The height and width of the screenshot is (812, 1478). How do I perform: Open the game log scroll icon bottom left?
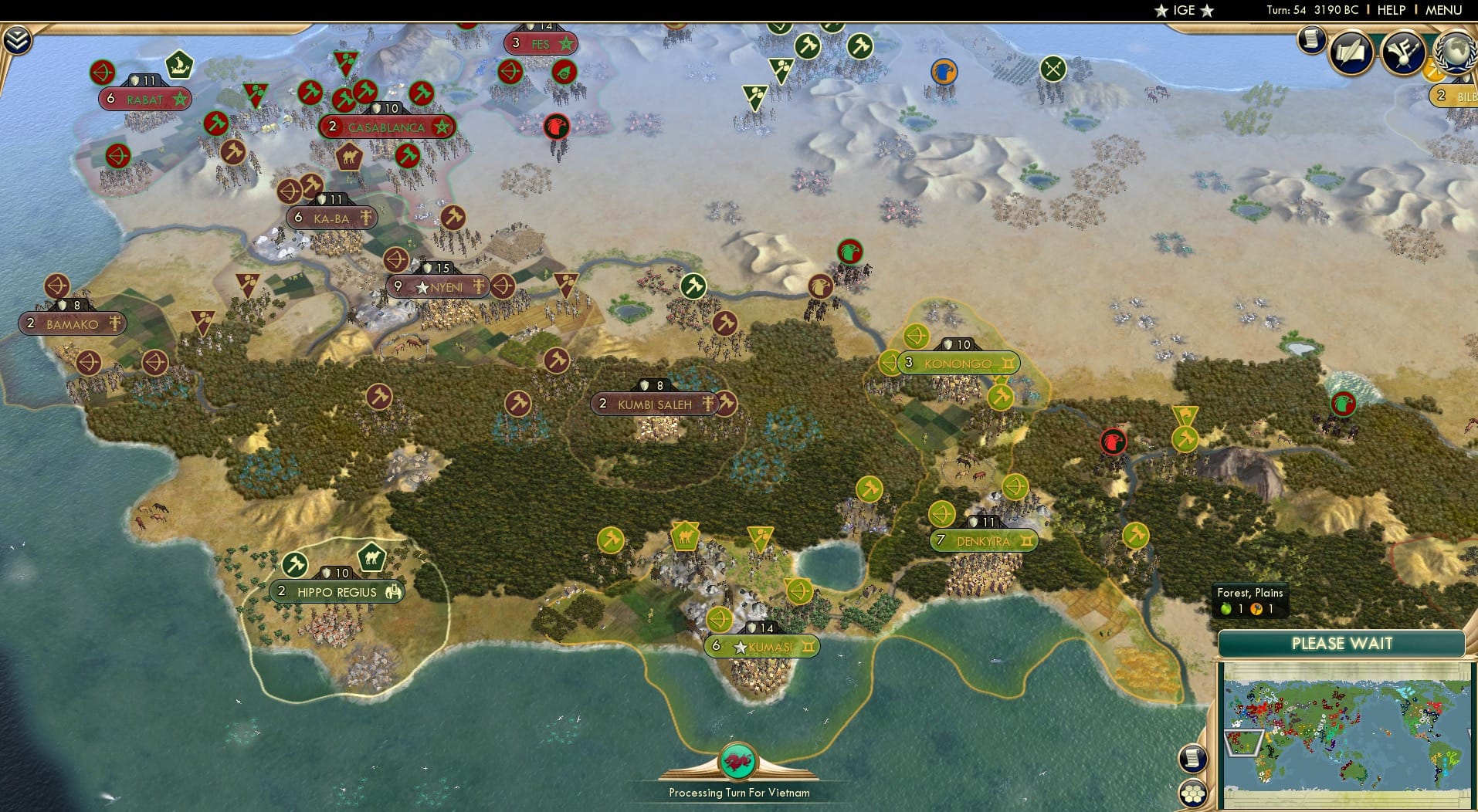click(x=1192, y=759)
